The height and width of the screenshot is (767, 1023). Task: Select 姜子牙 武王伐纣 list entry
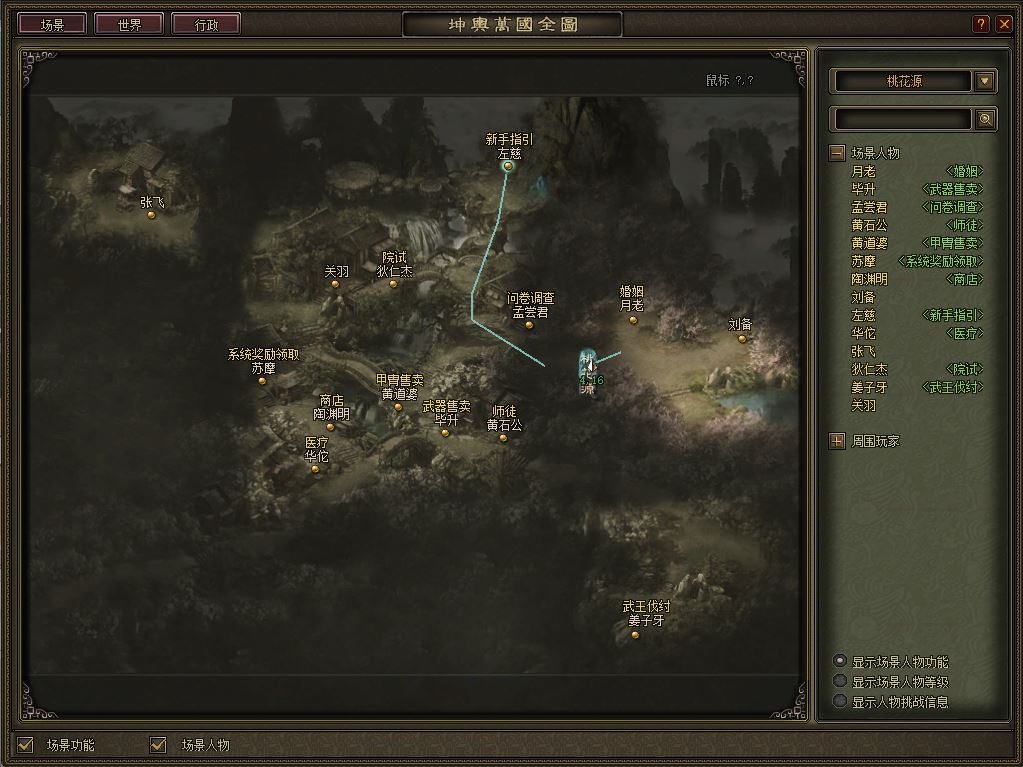869,387
